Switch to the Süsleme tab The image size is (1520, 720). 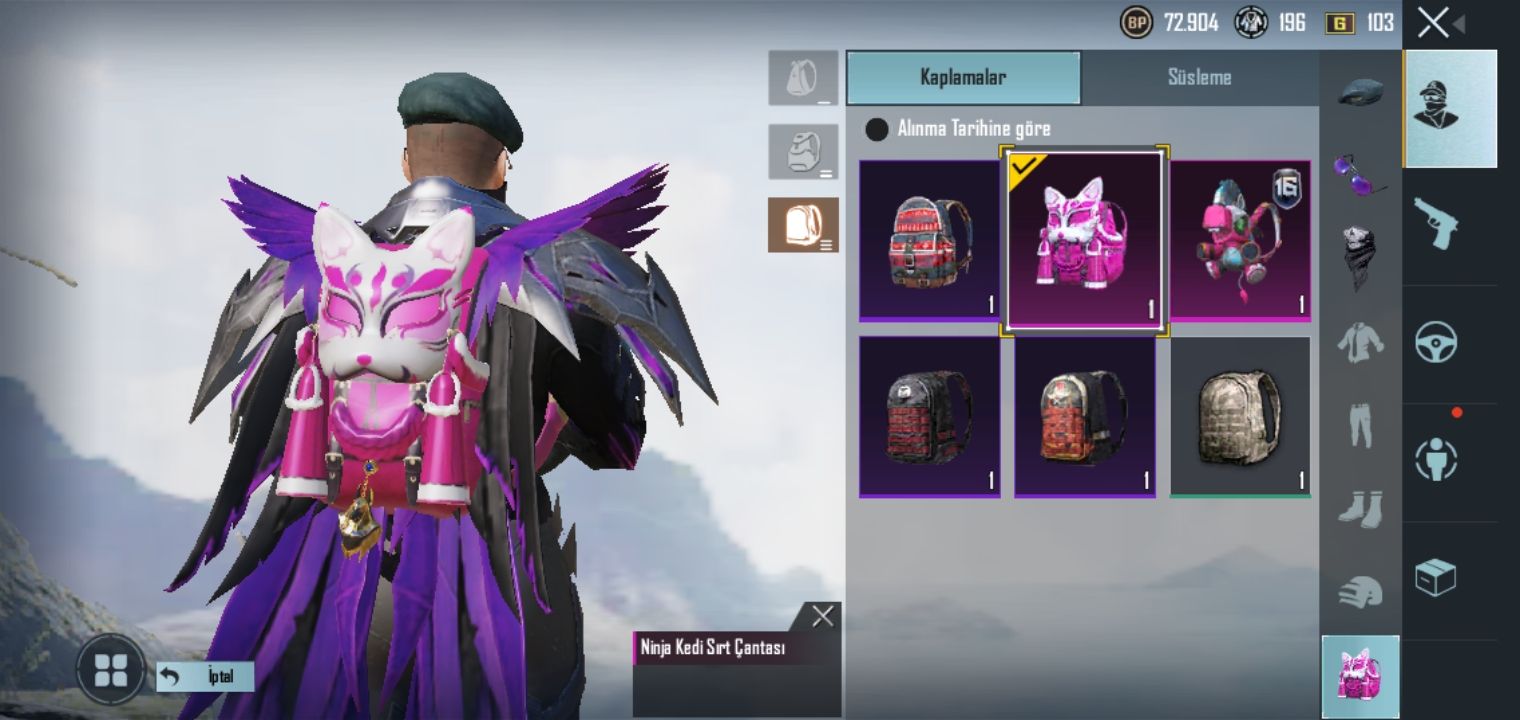pos(1199,78)
